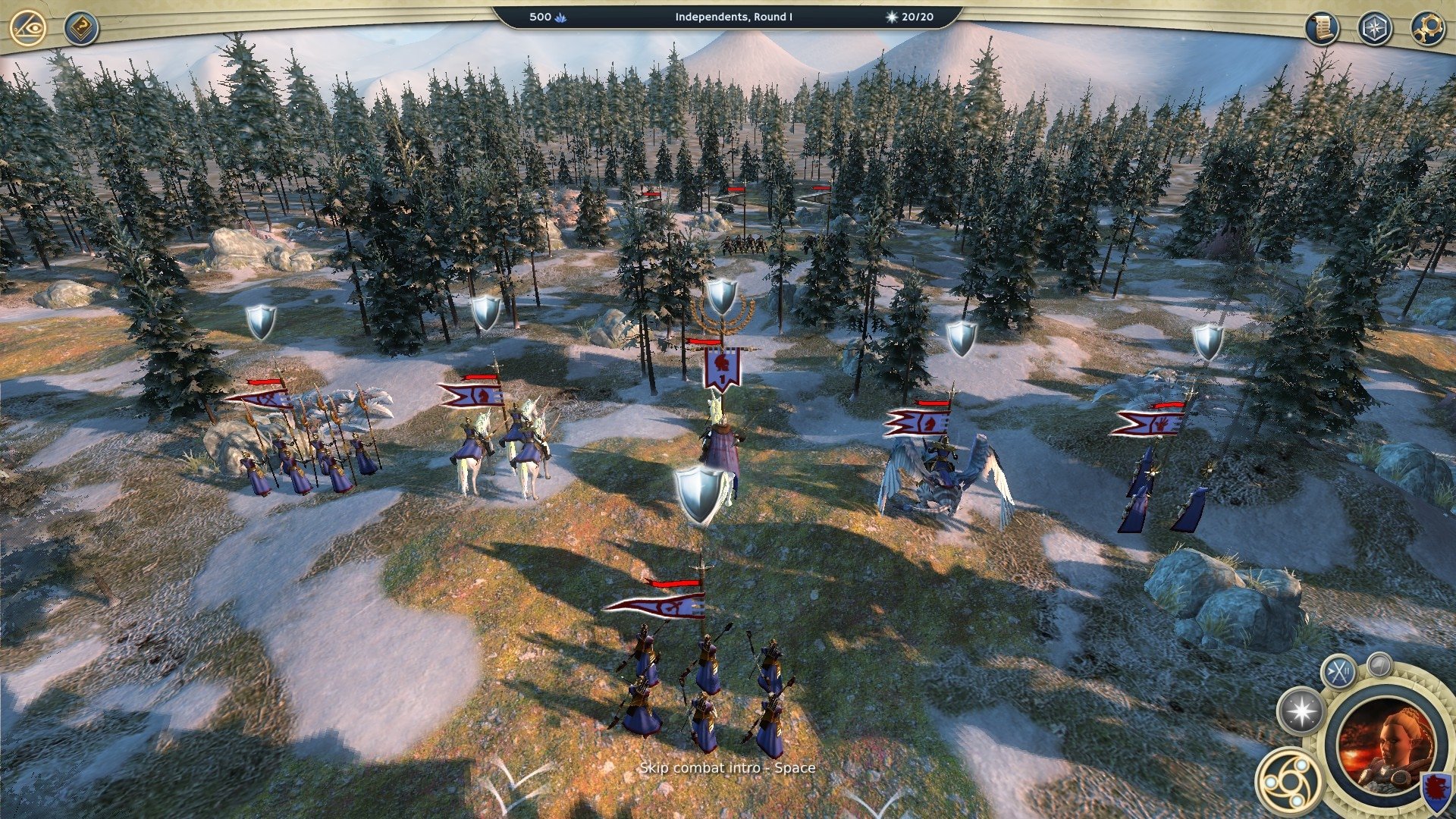Open the white star spell button
Image resolution: width=1456 pixels, height=819 pixels.
pyautogui.click(x=1301, y=711)
